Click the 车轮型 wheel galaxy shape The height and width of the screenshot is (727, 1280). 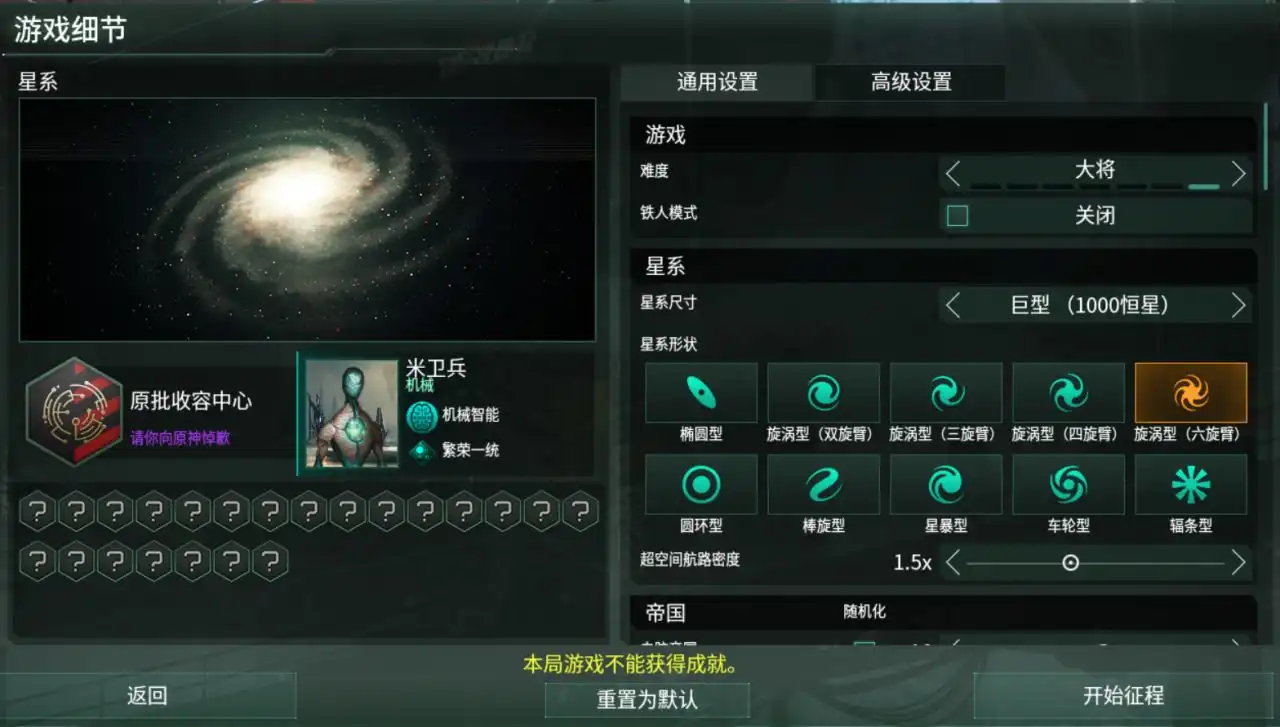click(1068, 483)
